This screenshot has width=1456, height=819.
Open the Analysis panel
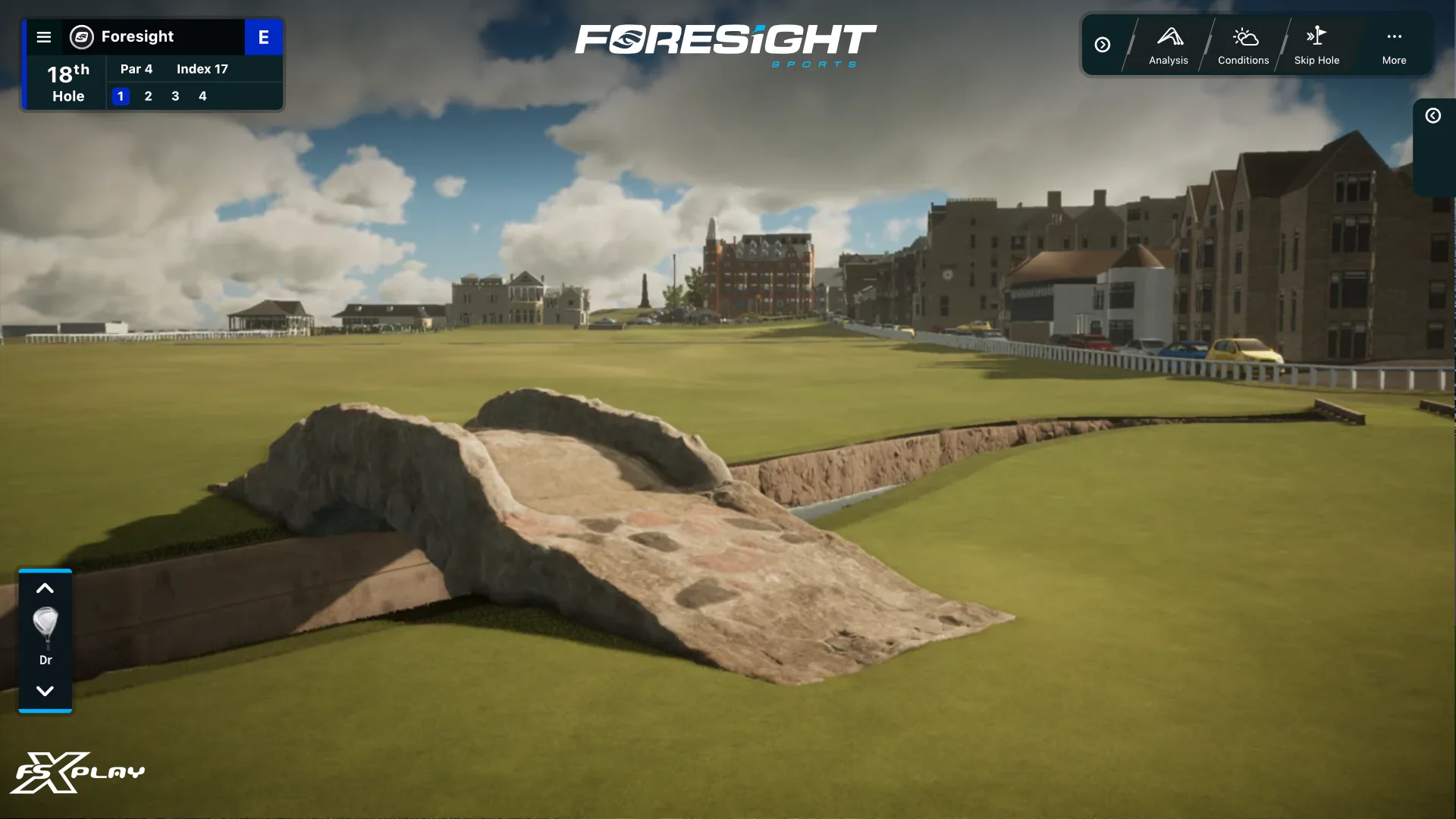point(1168,45)
